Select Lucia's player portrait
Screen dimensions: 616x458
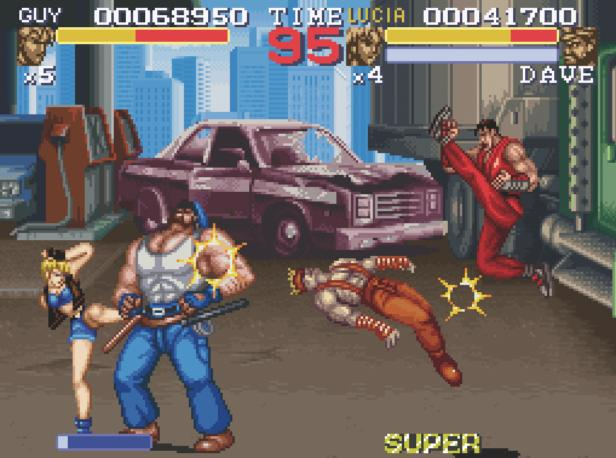363,45
